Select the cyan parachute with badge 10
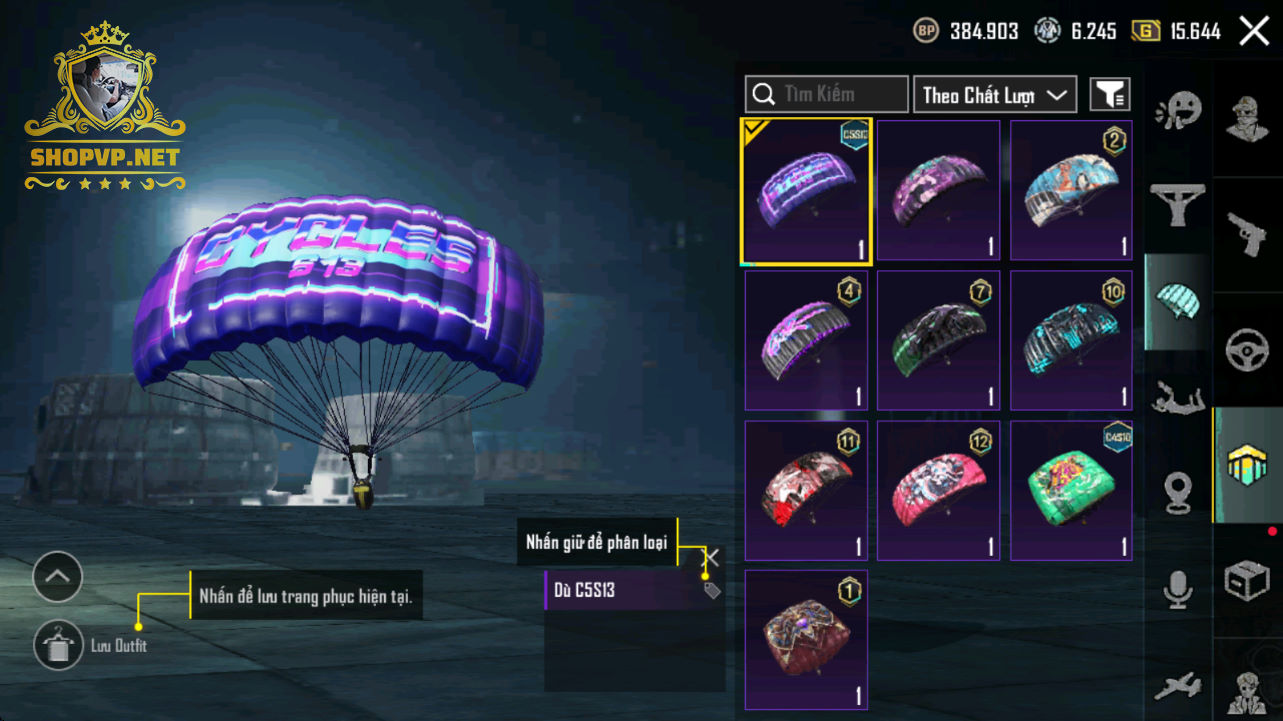This screenshot has height=721, width=1283. point(1071,340)
